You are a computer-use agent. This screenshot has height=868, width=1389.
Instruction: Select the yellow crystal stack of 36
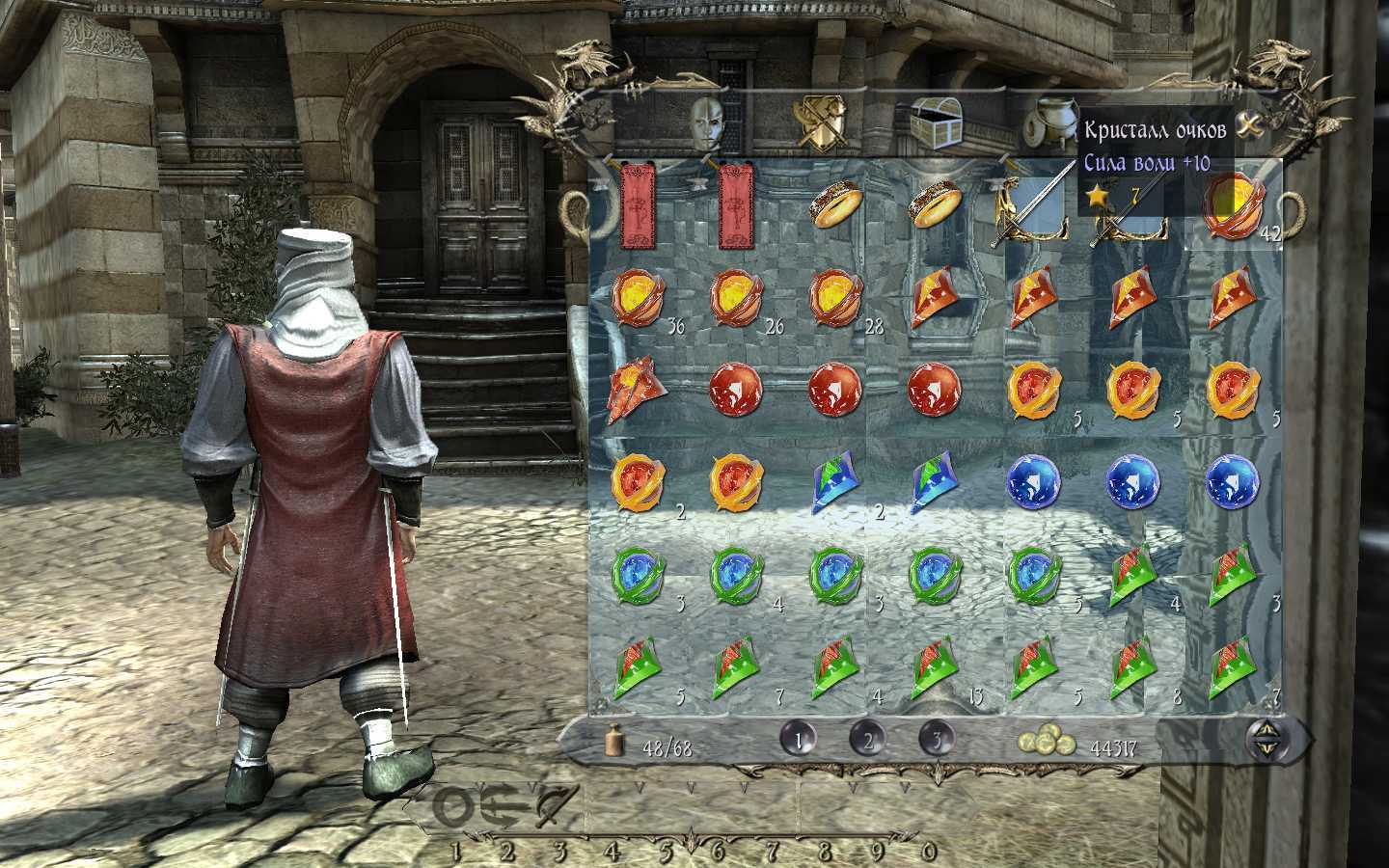[x=639, y=296]
